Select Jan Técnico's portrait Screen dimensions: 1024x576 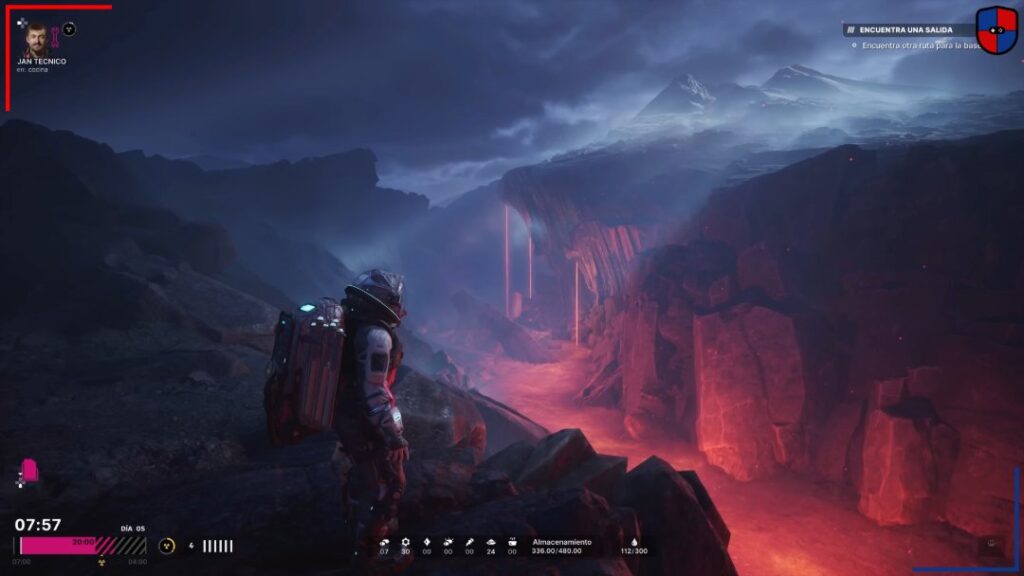click(x=36, y=39)
